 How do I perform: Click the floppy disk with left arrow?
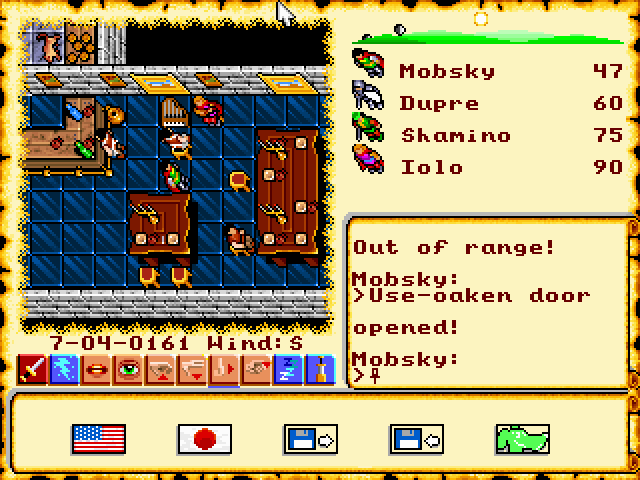pyautogui.click(x=416, y=438)
